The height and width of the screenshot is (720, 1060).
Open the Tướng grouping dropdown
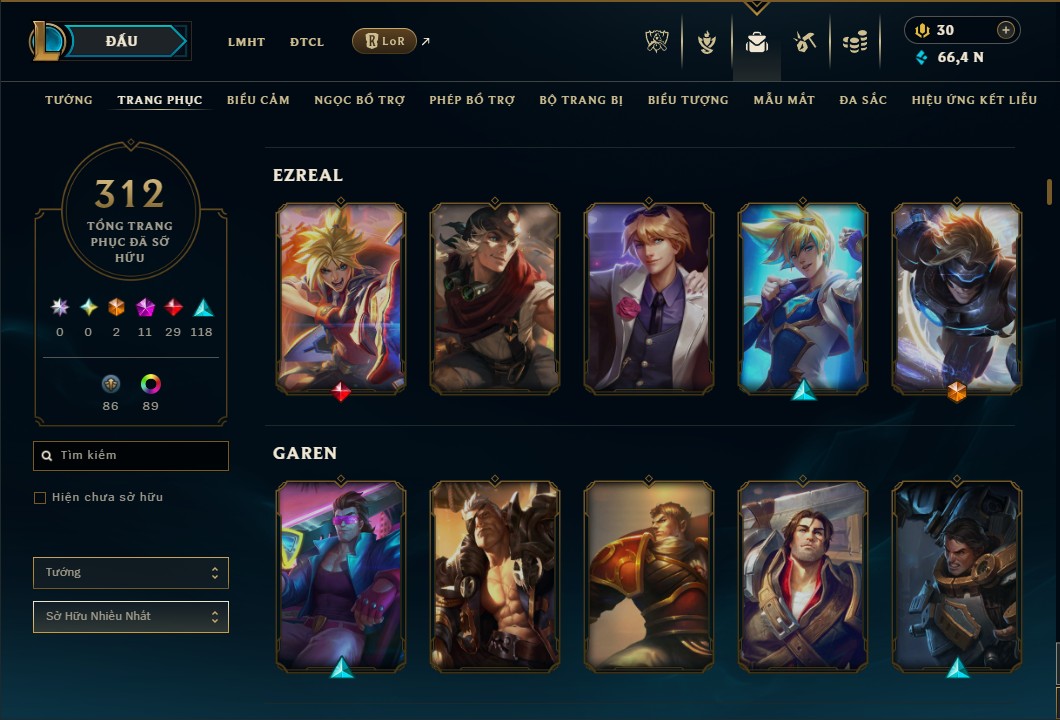131,573
